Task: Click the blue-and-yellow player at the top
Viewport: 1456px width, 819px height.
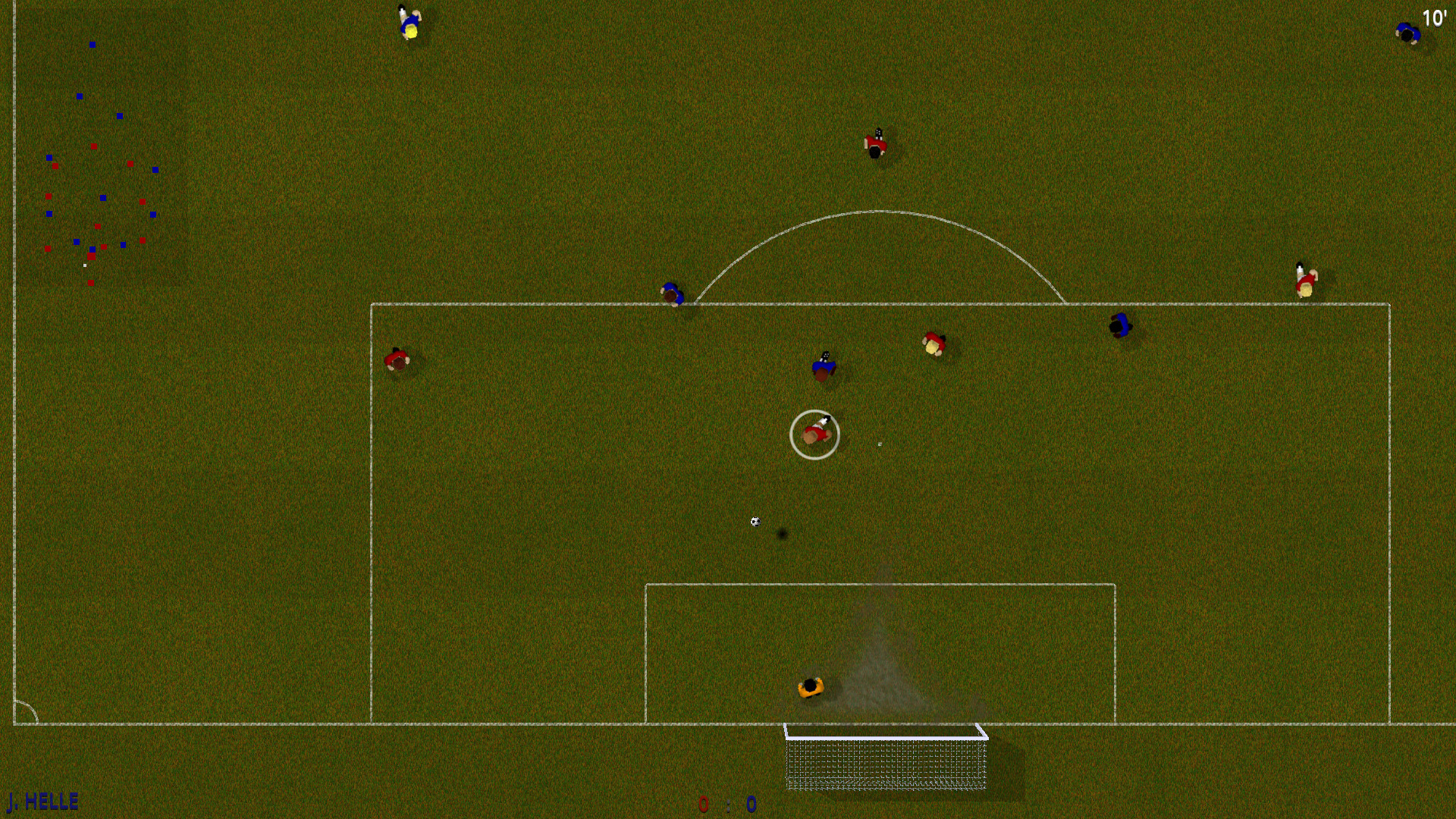Action: [x=409, y=19]
